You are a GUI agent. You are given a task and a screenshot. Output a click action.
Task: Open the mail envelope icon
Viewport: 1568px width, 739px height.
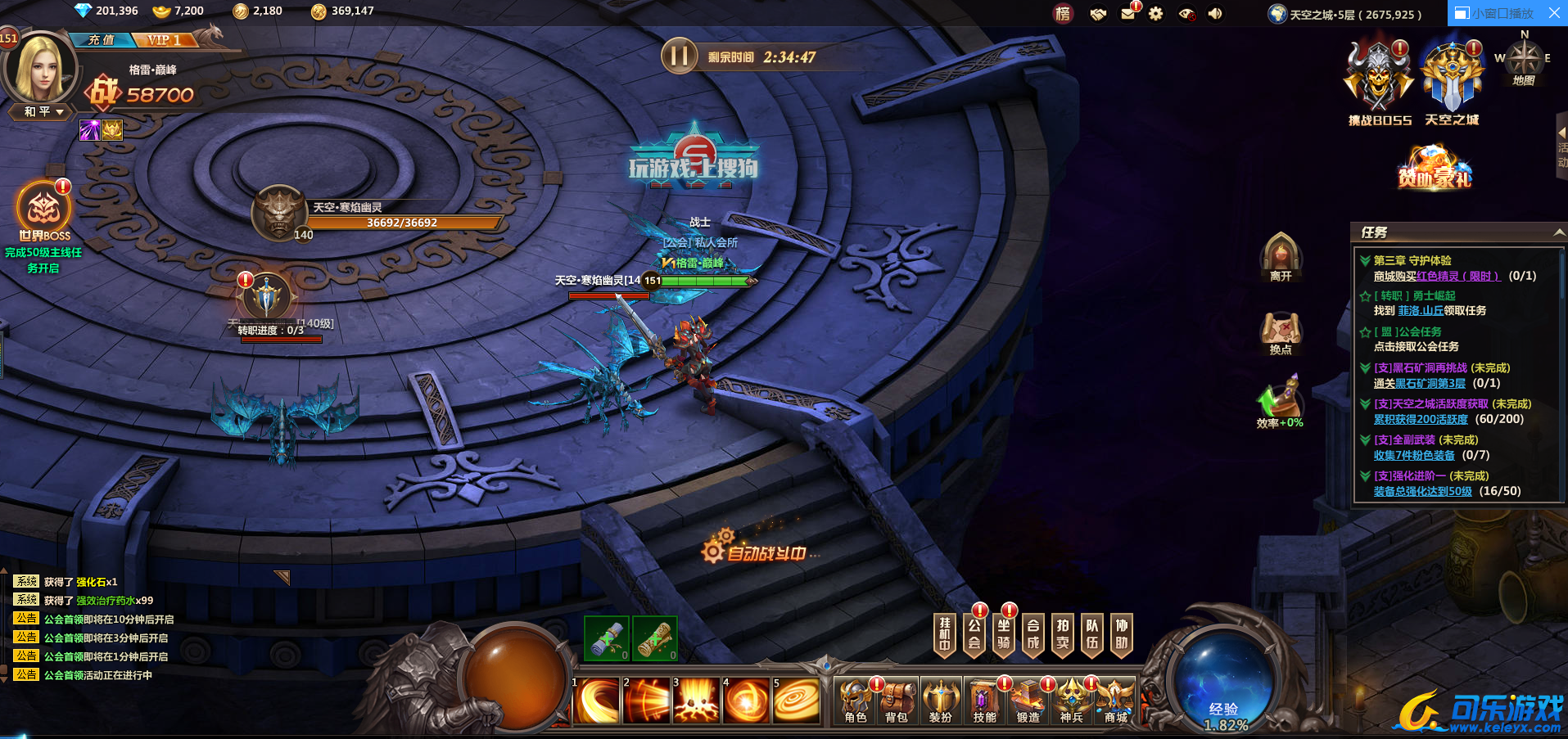click(x=1127, y=13)
